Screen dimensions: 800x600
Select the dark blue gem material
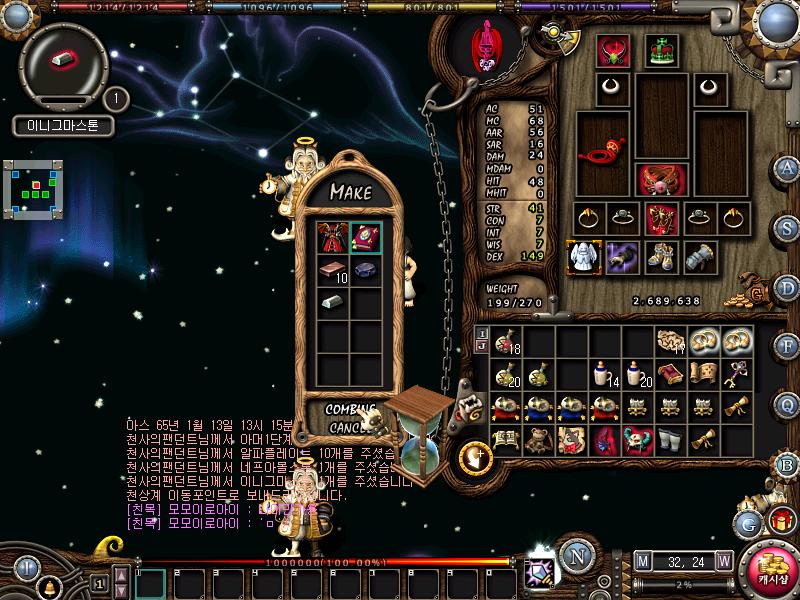(x=364, y=271)
